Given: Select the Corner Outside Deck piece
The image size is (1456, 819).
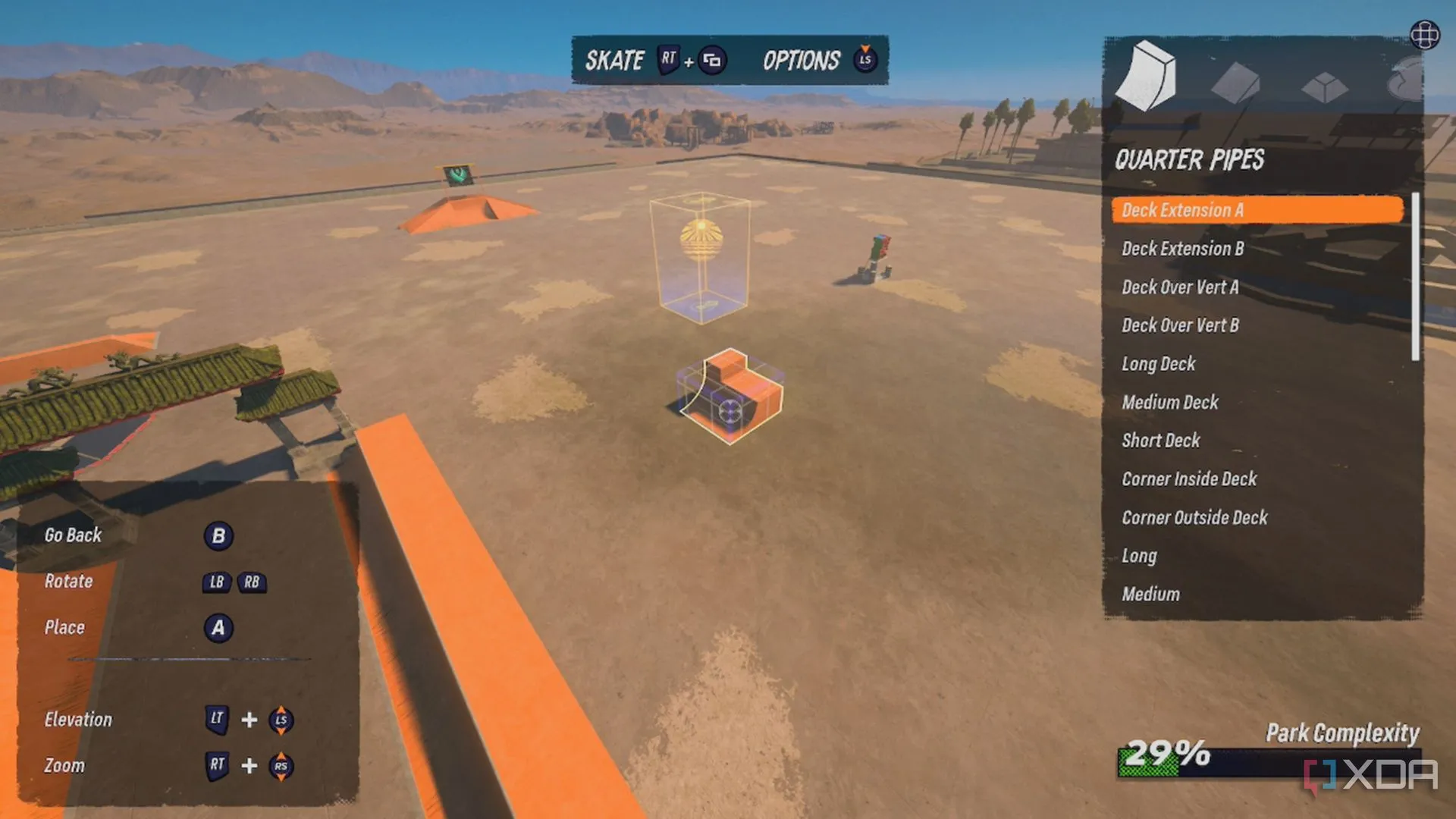Looking at the screenshot, I should pos(1194,518).
